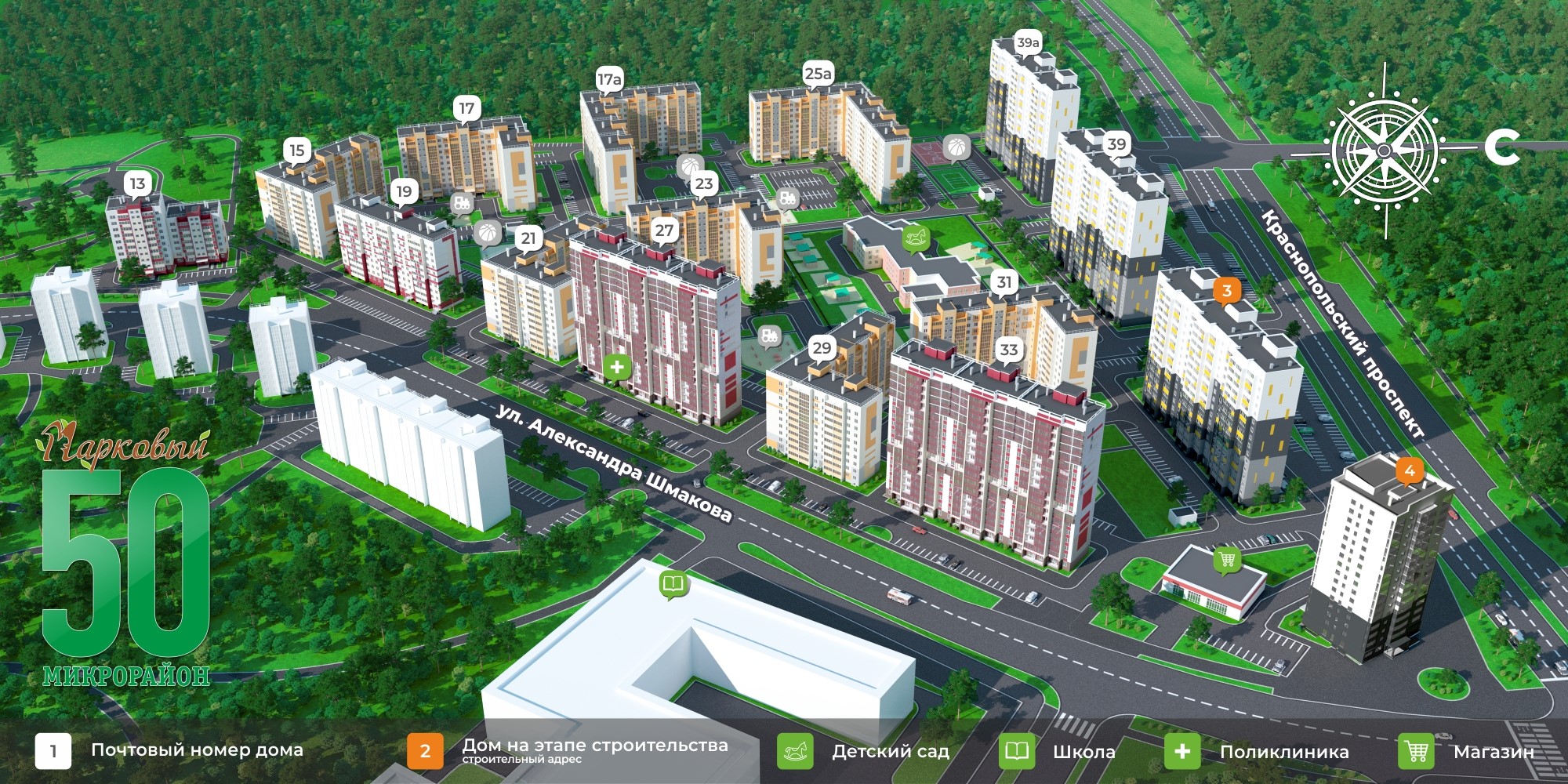This screenshot has width=1568, height=784.
Task: Select house number 21 marker
Action: point(528,238)
